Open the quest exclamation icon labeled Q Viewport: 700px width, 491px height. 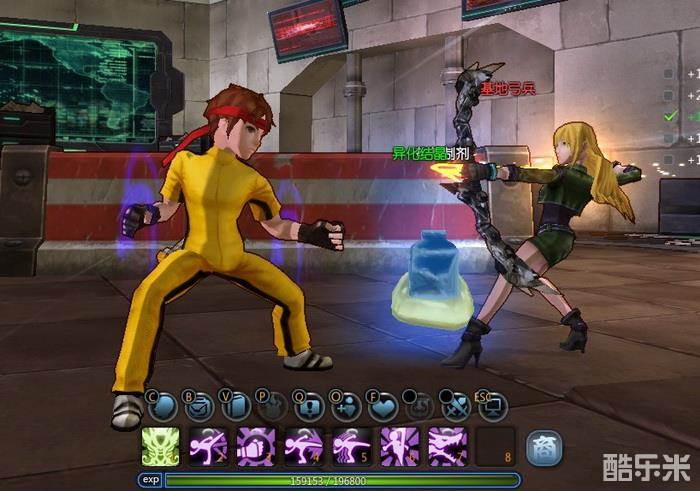[308, 406]
